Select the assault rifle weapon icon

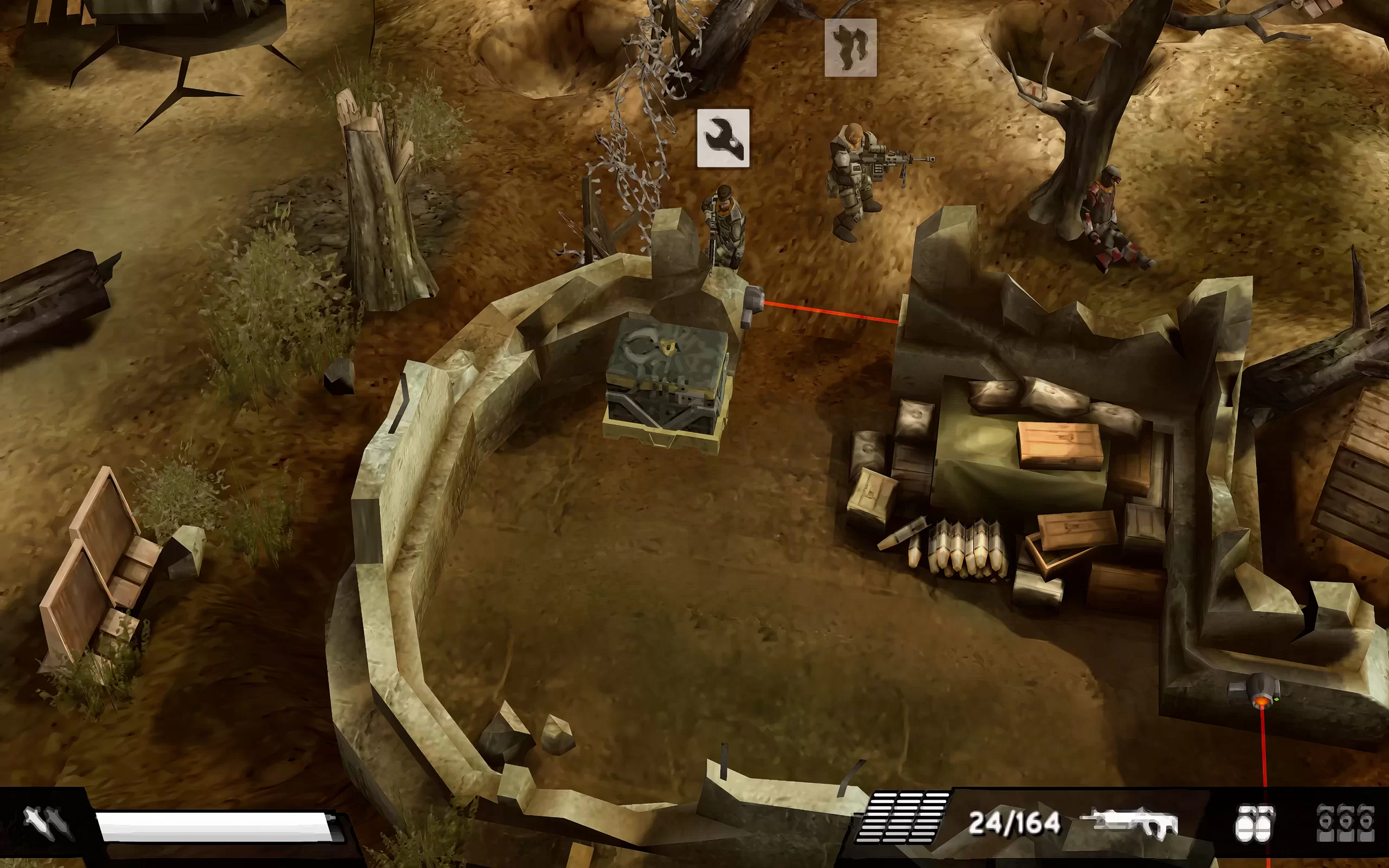1129,824
